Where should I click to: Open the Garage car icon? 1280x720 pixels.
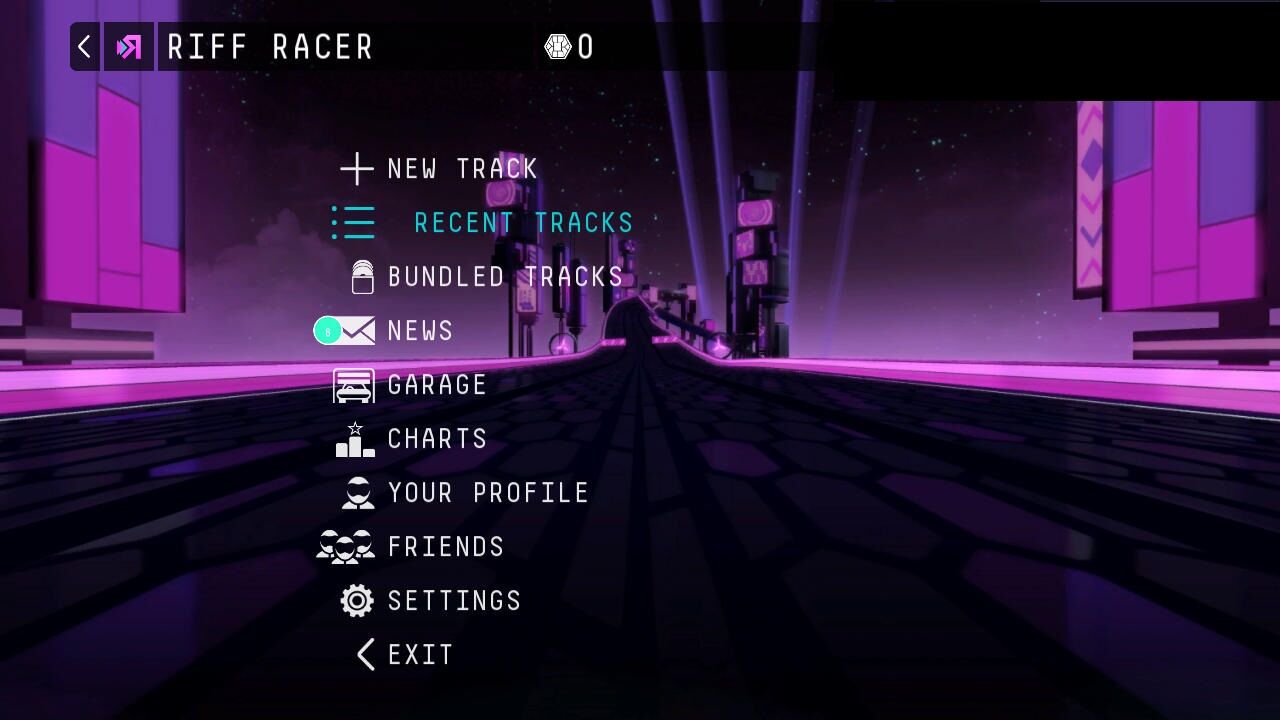click(353, 384)
